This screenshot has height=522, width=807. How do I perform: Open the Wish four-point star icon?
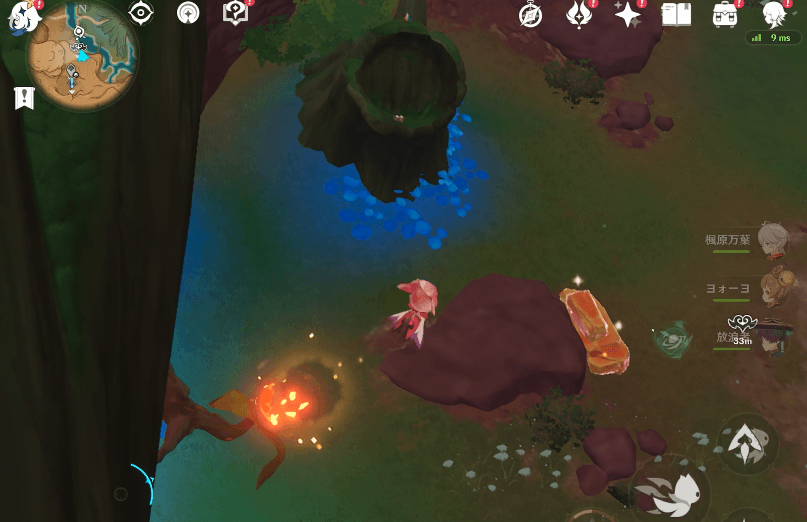628,15
